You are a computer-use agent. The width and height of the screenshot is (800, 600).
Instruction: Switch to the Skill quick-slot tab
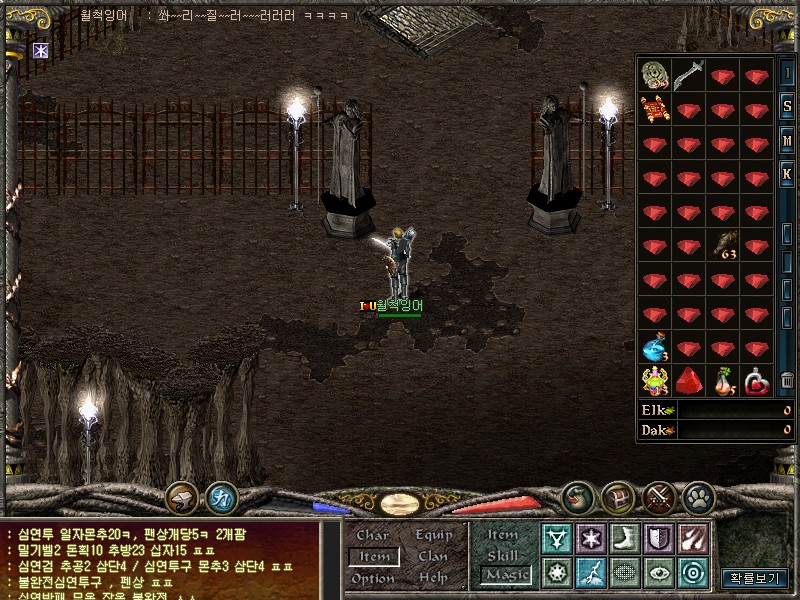[x=502, y=555]
